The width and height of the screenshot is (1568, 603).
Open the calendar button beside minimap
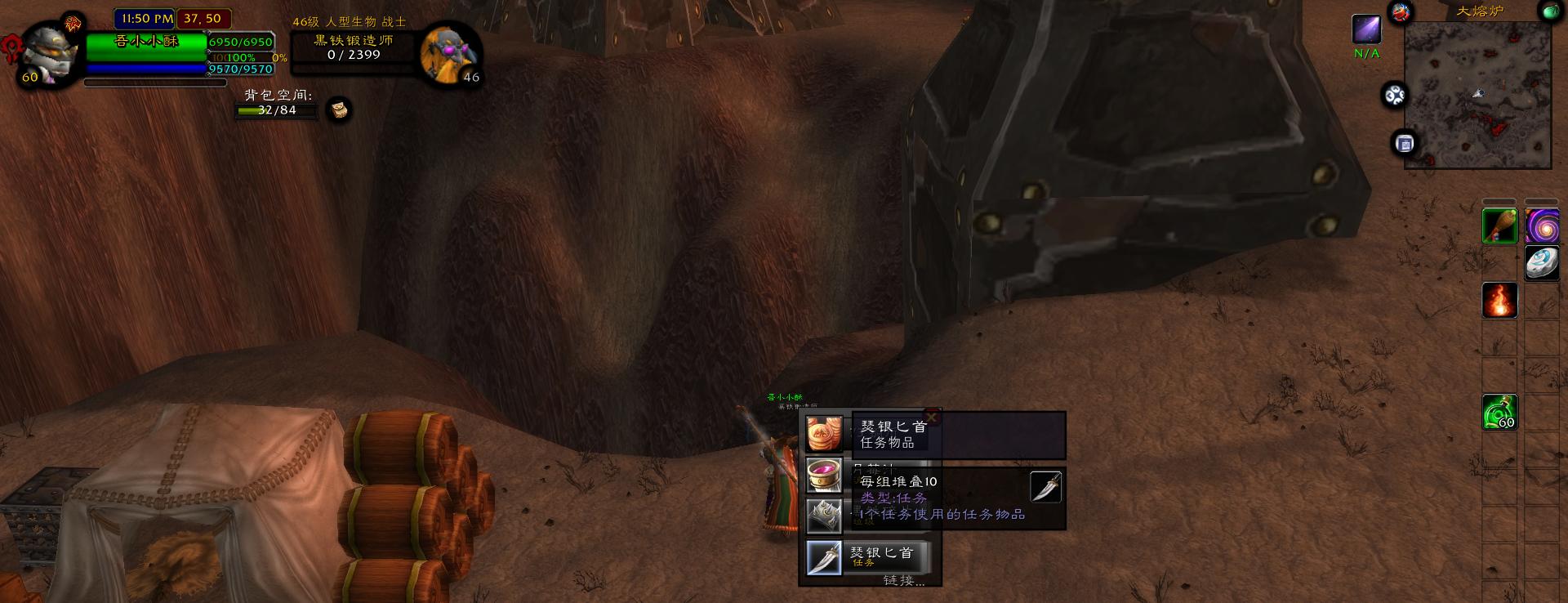coord(1404,144)
